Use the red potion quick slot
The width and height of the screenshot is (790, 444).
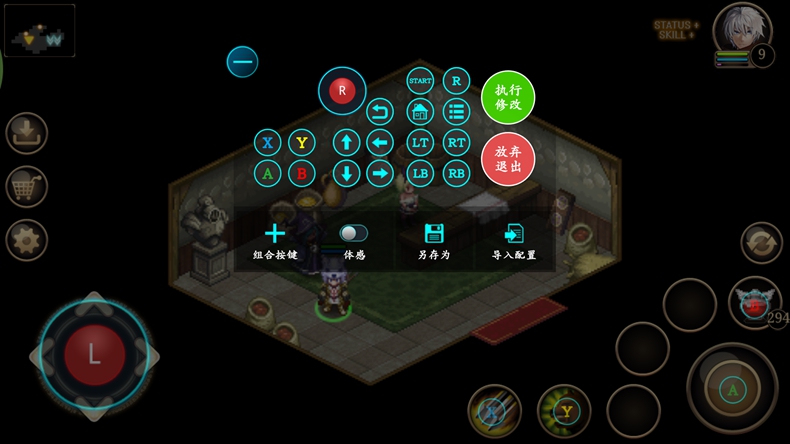click(x=754, y=302)
